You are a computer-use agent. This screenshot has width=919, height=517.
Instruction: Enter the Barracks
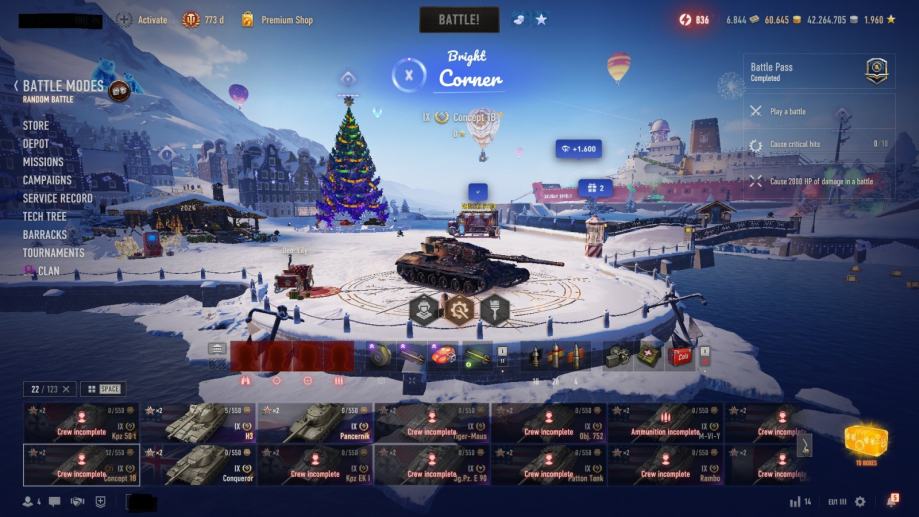[45, 234]
